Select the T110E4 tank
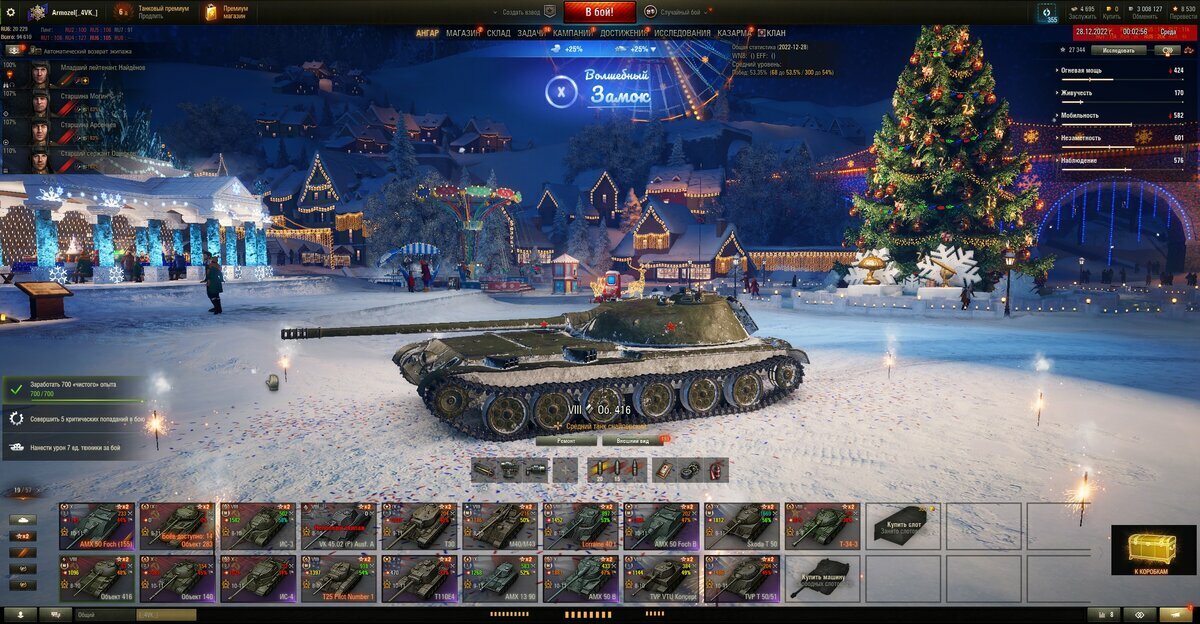The width and height of the screenshot is (1200, 624). tap(420, 579)
